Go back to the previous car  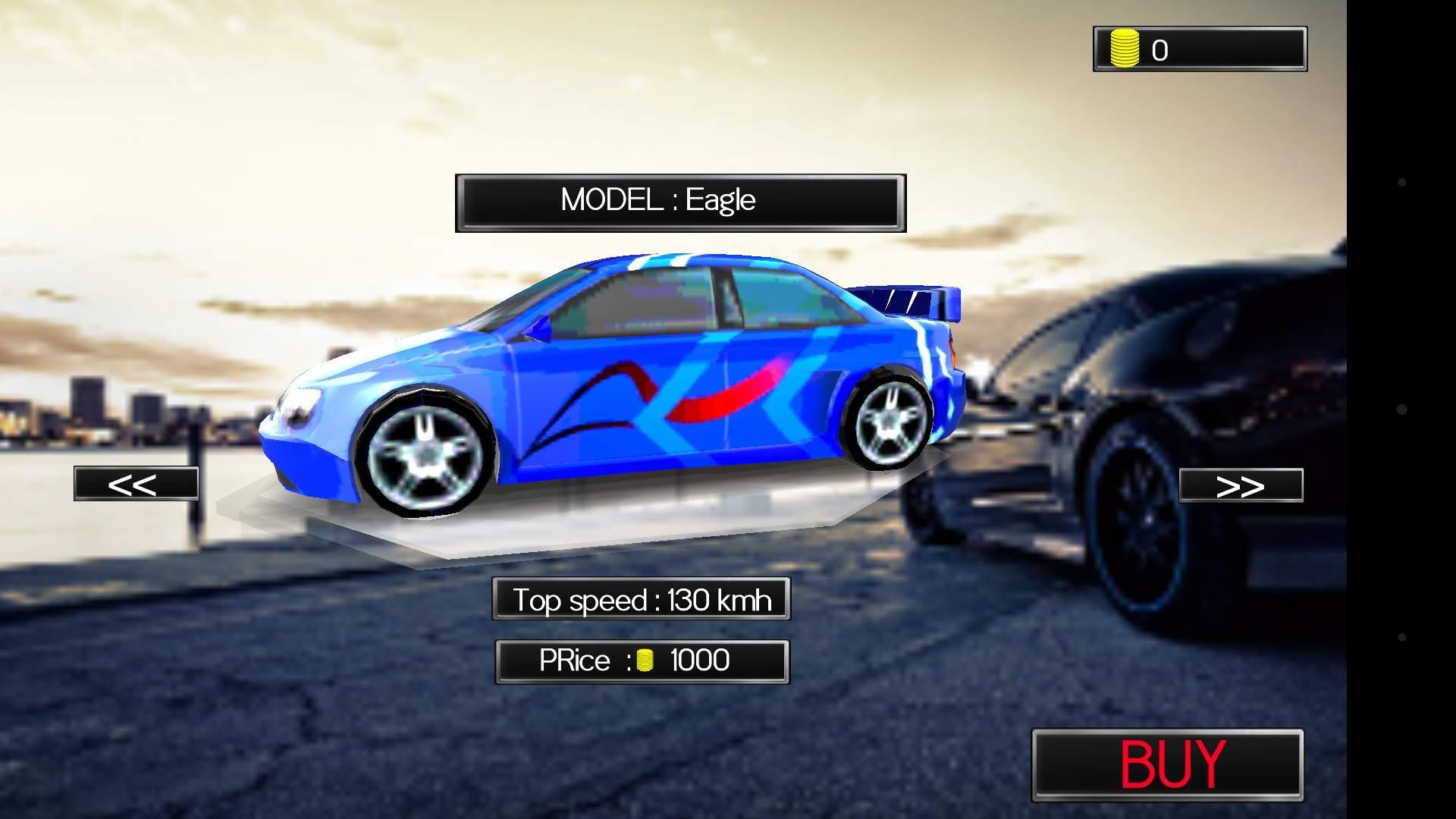pos(136,484)
